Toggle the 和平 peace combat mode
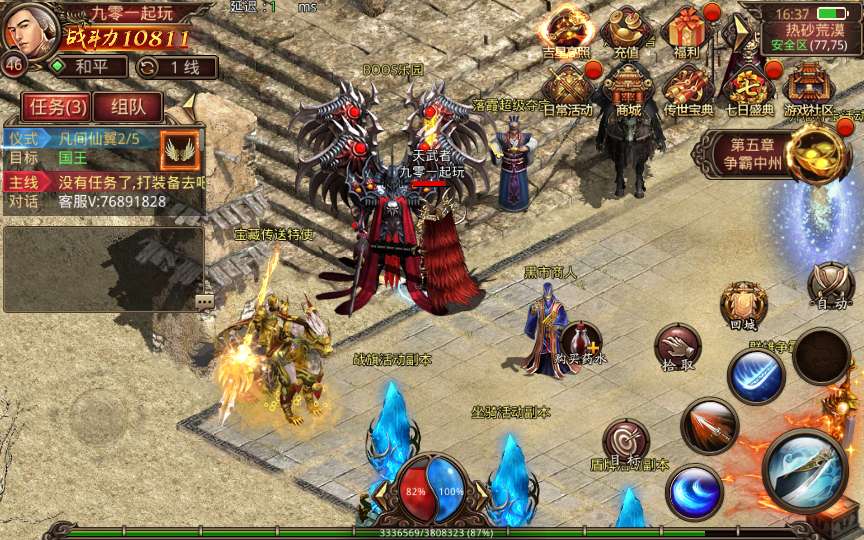864x540 pixels. [x=89, y=67]
